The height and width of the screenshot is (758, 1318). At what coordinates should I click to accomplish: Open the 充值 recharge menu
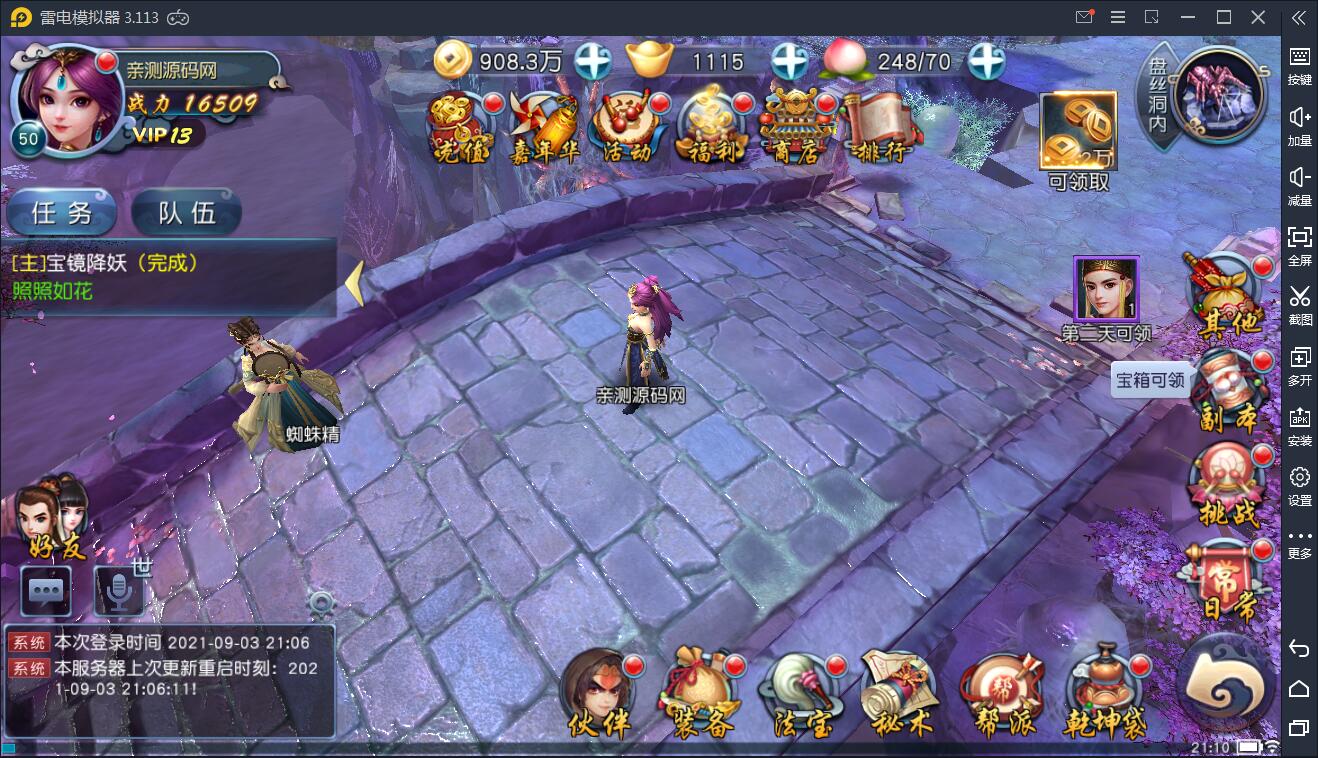(459, 128)
